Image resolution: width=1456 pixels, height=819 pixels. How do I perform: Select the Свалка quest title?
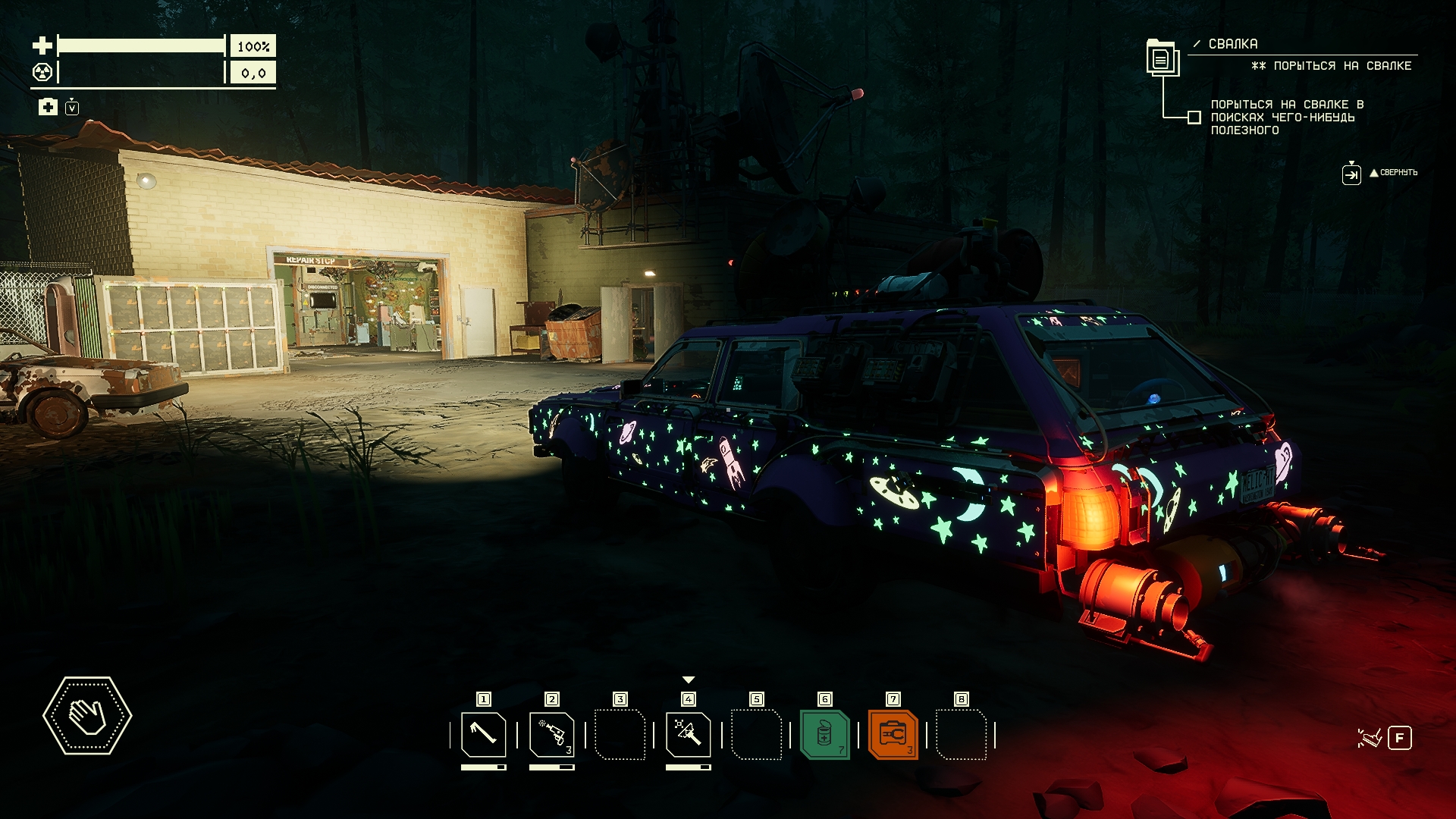coord(1232,44)
